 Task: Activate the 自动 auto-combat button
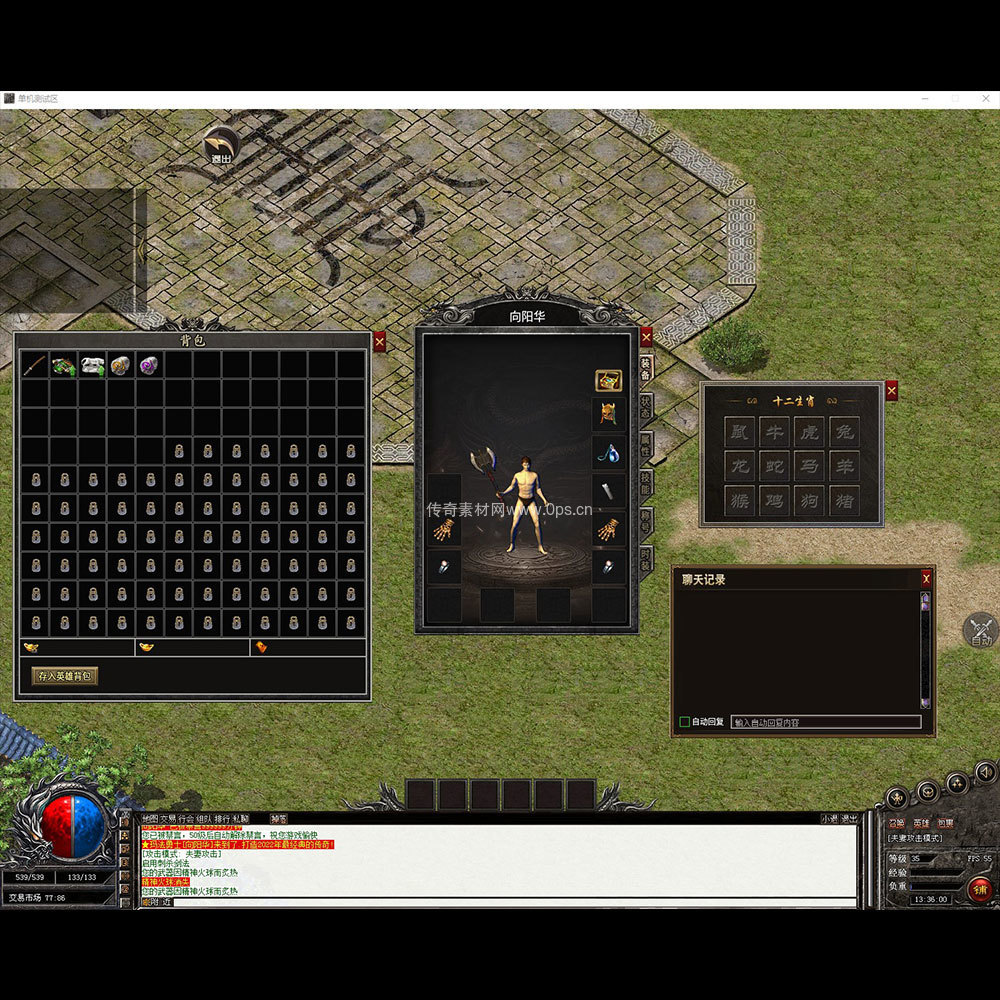980,632
